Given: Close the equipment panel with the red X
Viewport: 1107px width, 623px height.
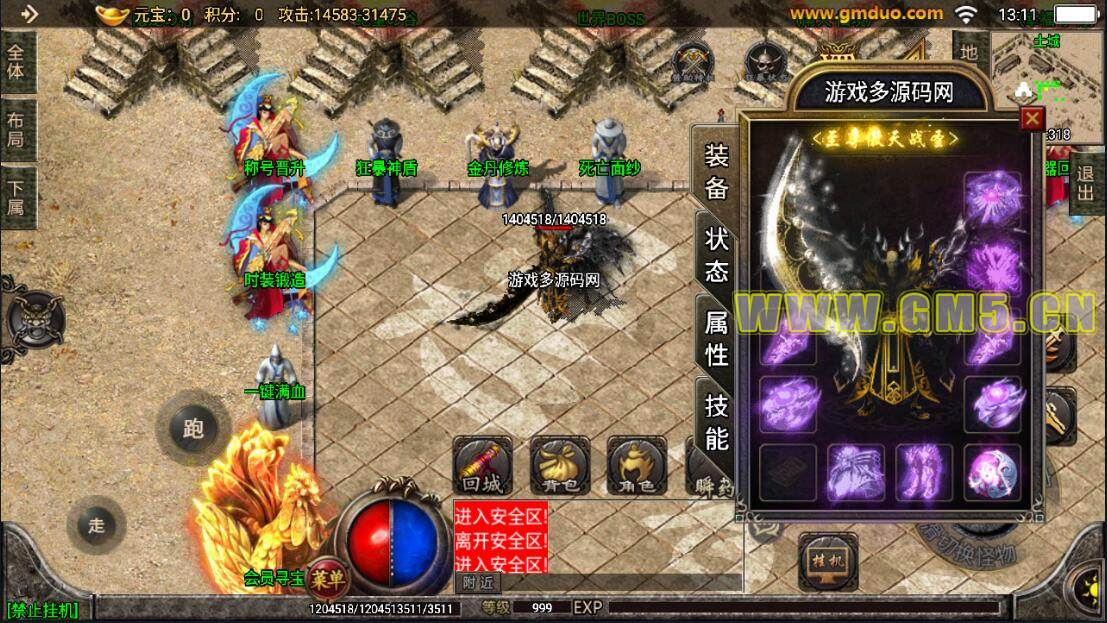Looking at the screenshot, I should tap(1032, 119).
